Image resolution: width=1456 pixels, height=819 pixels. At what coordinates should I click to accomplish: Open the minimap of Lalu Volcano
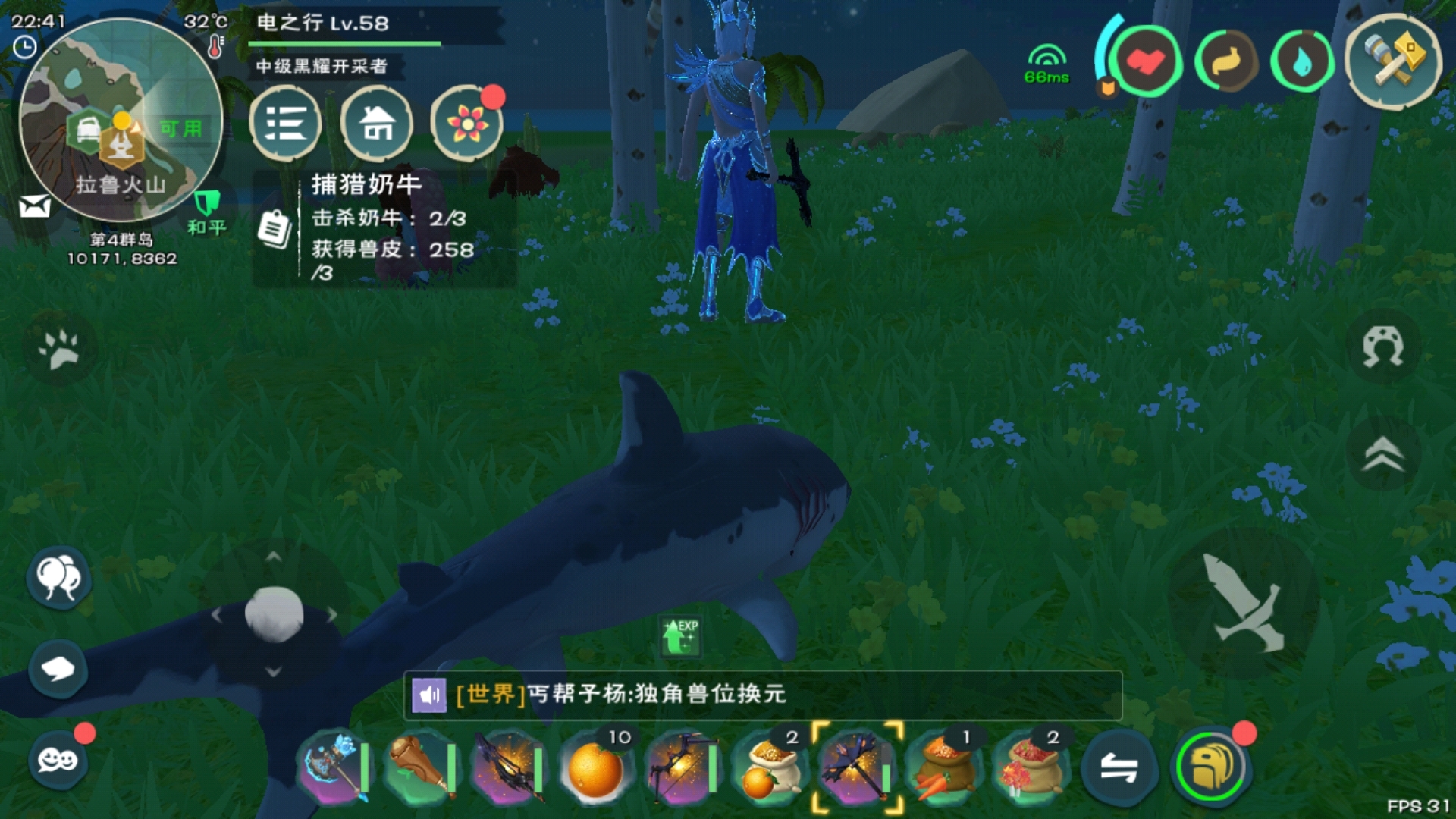pos(120,121)
